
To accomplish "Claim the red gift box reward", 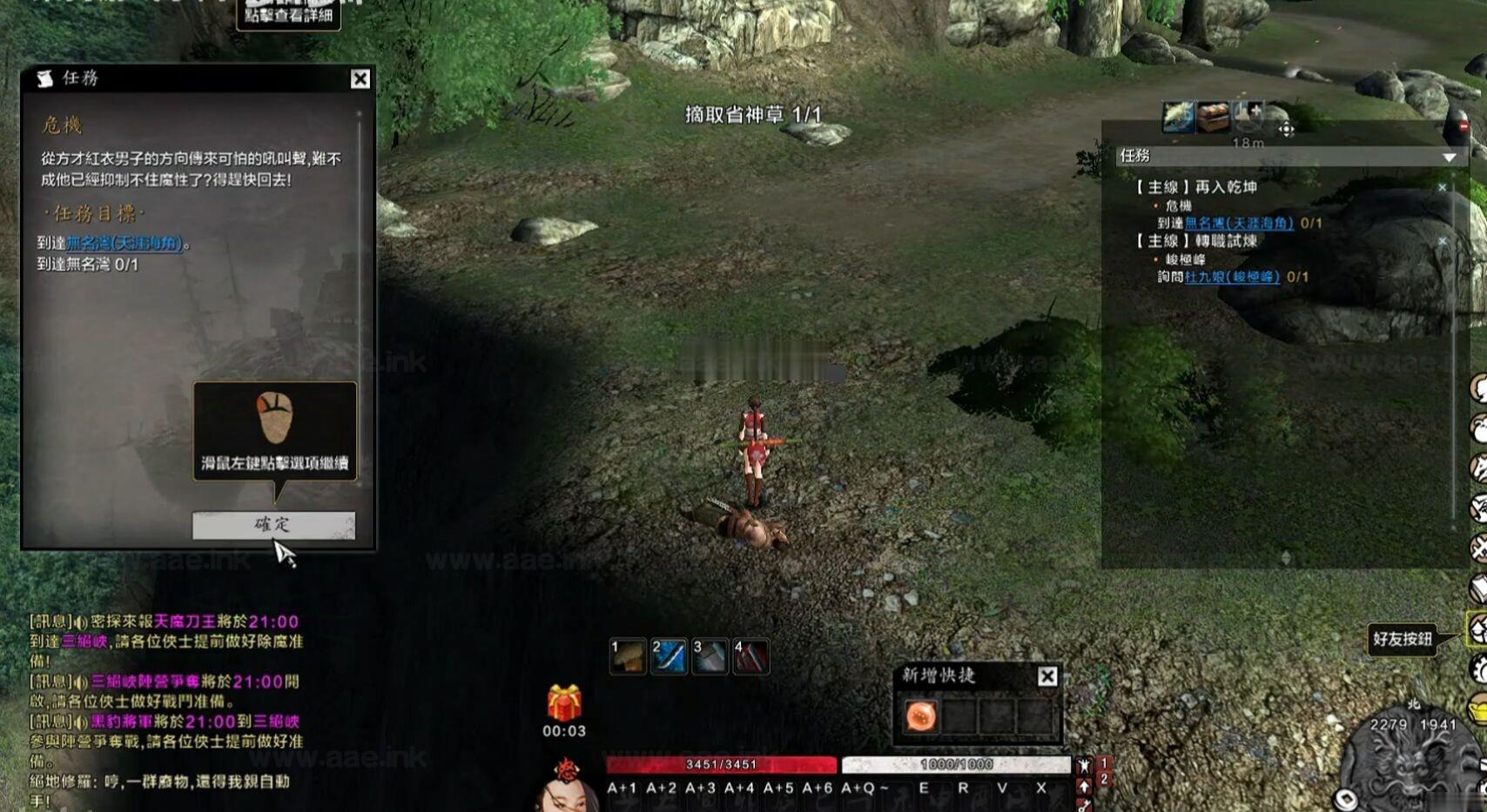I will [x=564, y=703].
